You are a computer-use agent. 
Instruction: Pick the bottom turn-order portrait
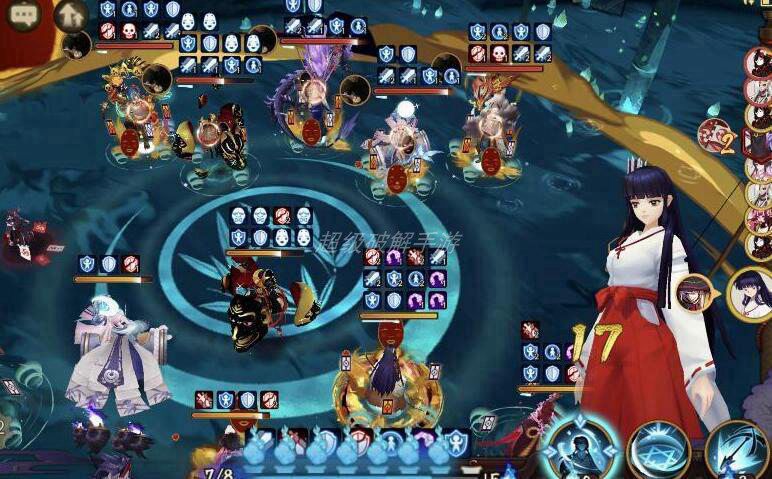[x=760, y=243]
